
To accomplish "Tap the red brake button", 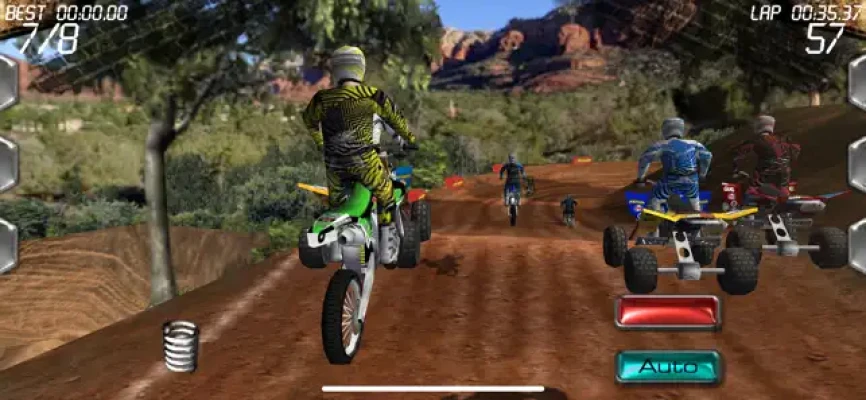I will 667,311.
